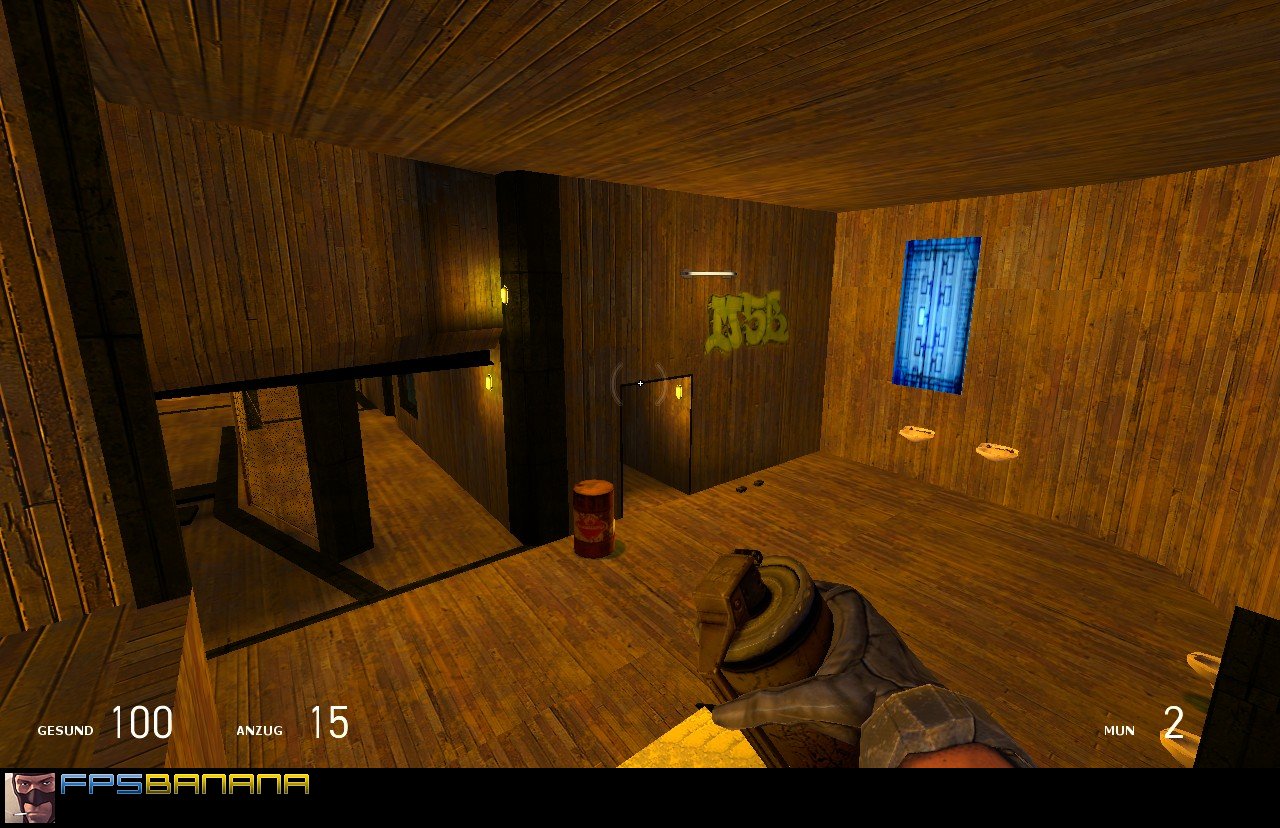
Task: Click the yellow wall lamp near the stairwell
Action: [x=503, y=297]
